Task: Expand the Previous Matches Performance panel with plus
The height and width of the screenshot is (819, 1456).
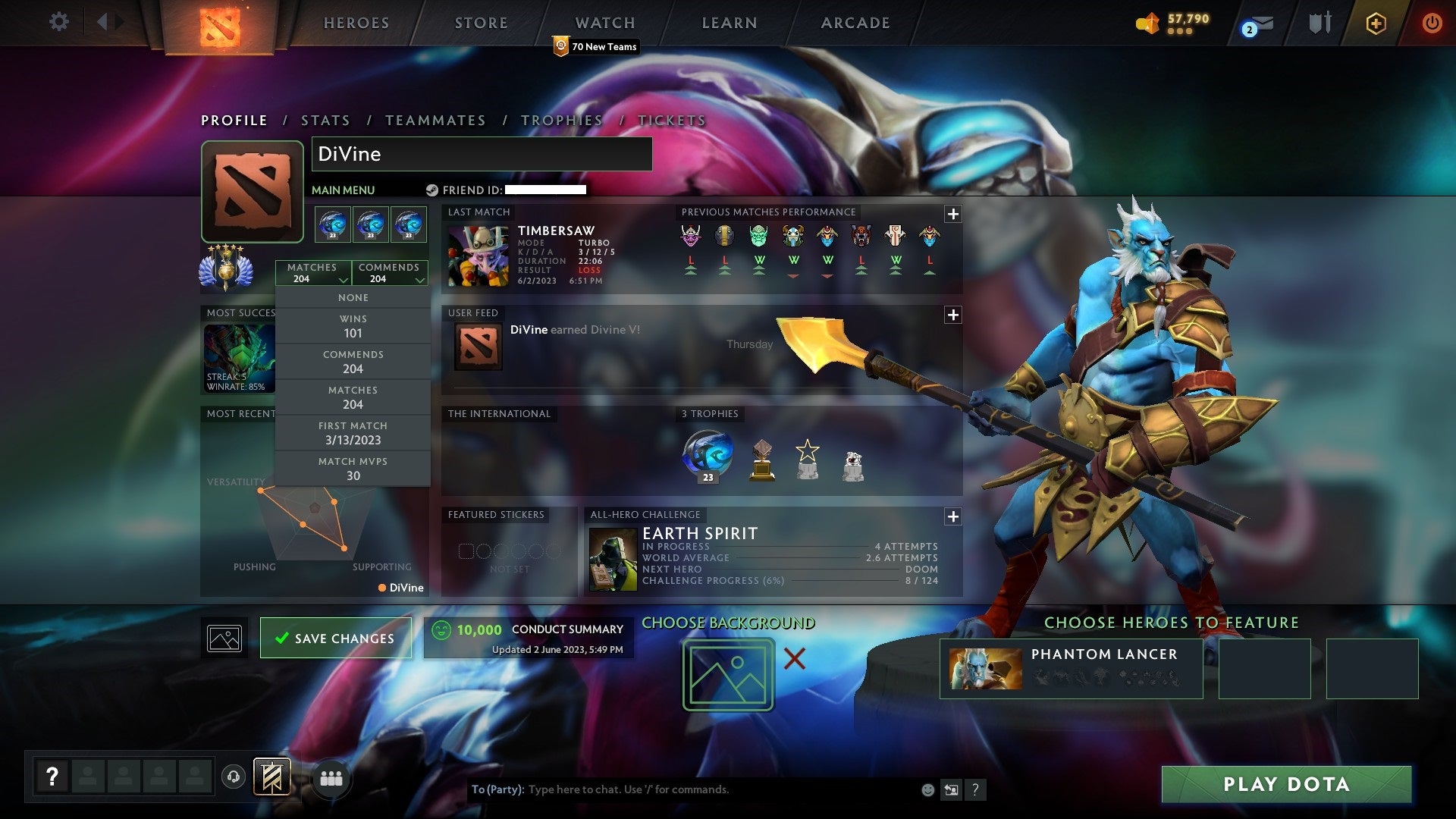Action: click(953, 213)
